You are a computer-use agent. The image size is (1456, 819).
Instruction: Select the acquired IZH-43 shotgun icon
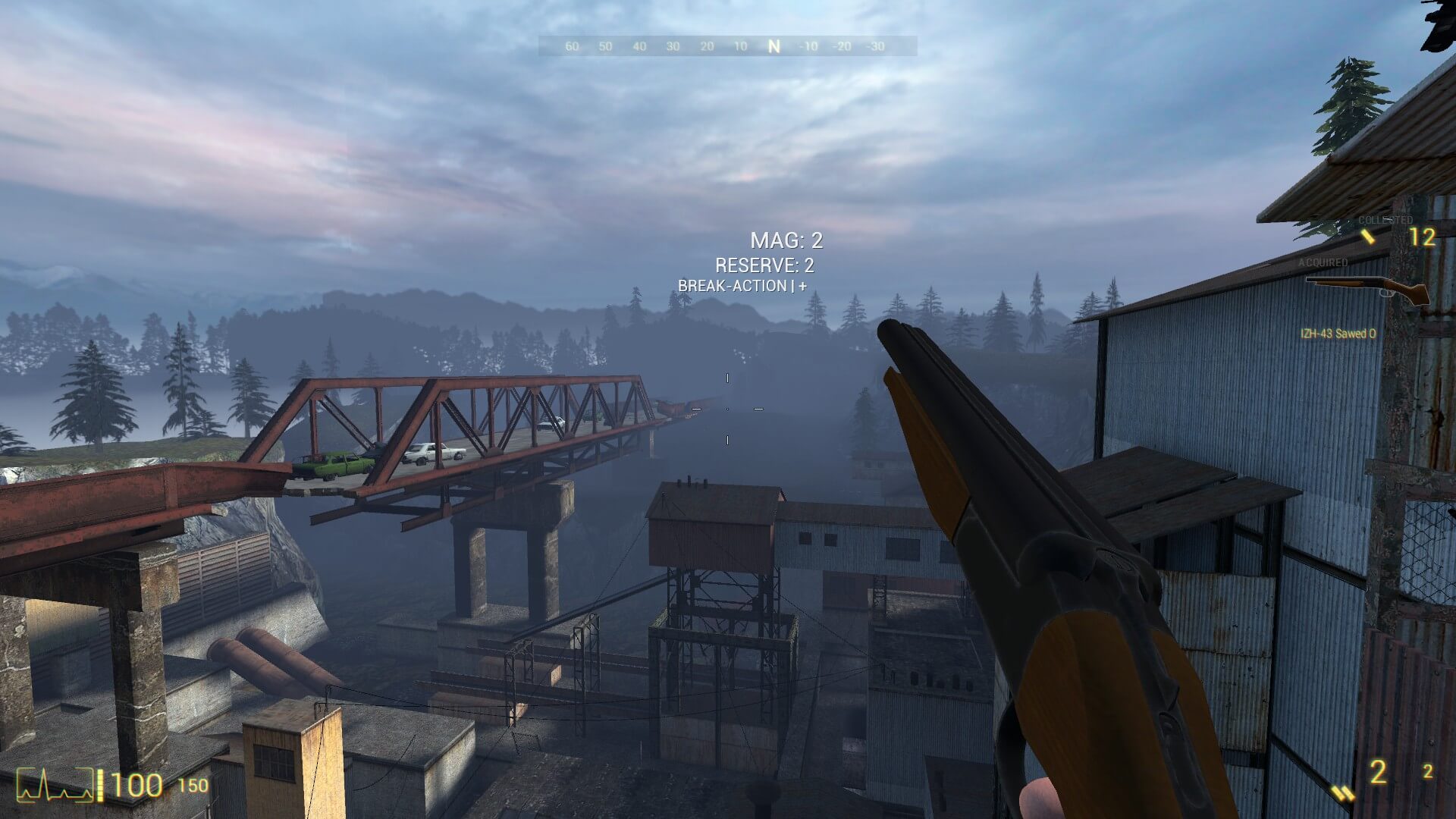pos(1367,290)
